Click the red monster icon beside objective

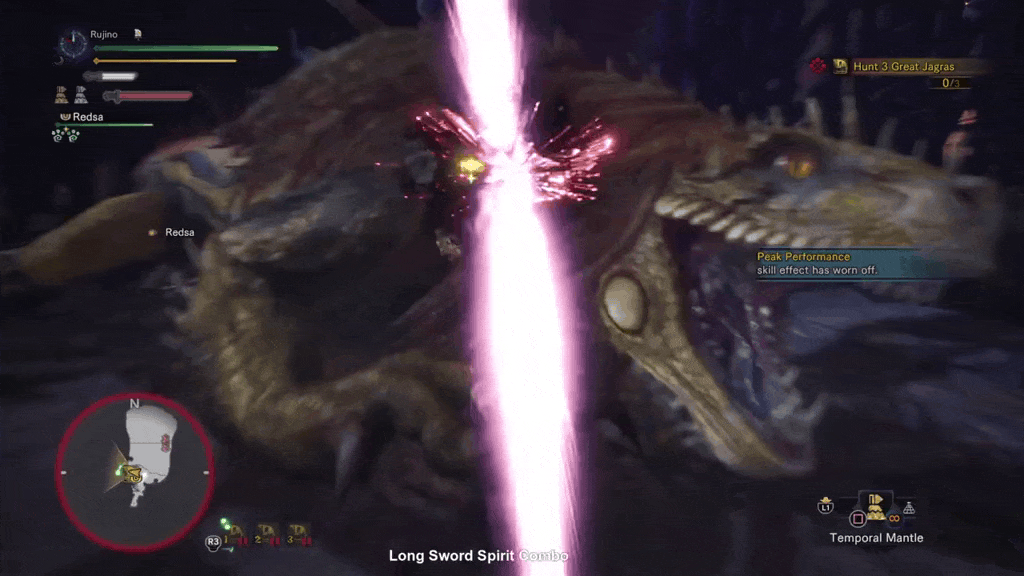pyautogui.click(x=817, y=66)
